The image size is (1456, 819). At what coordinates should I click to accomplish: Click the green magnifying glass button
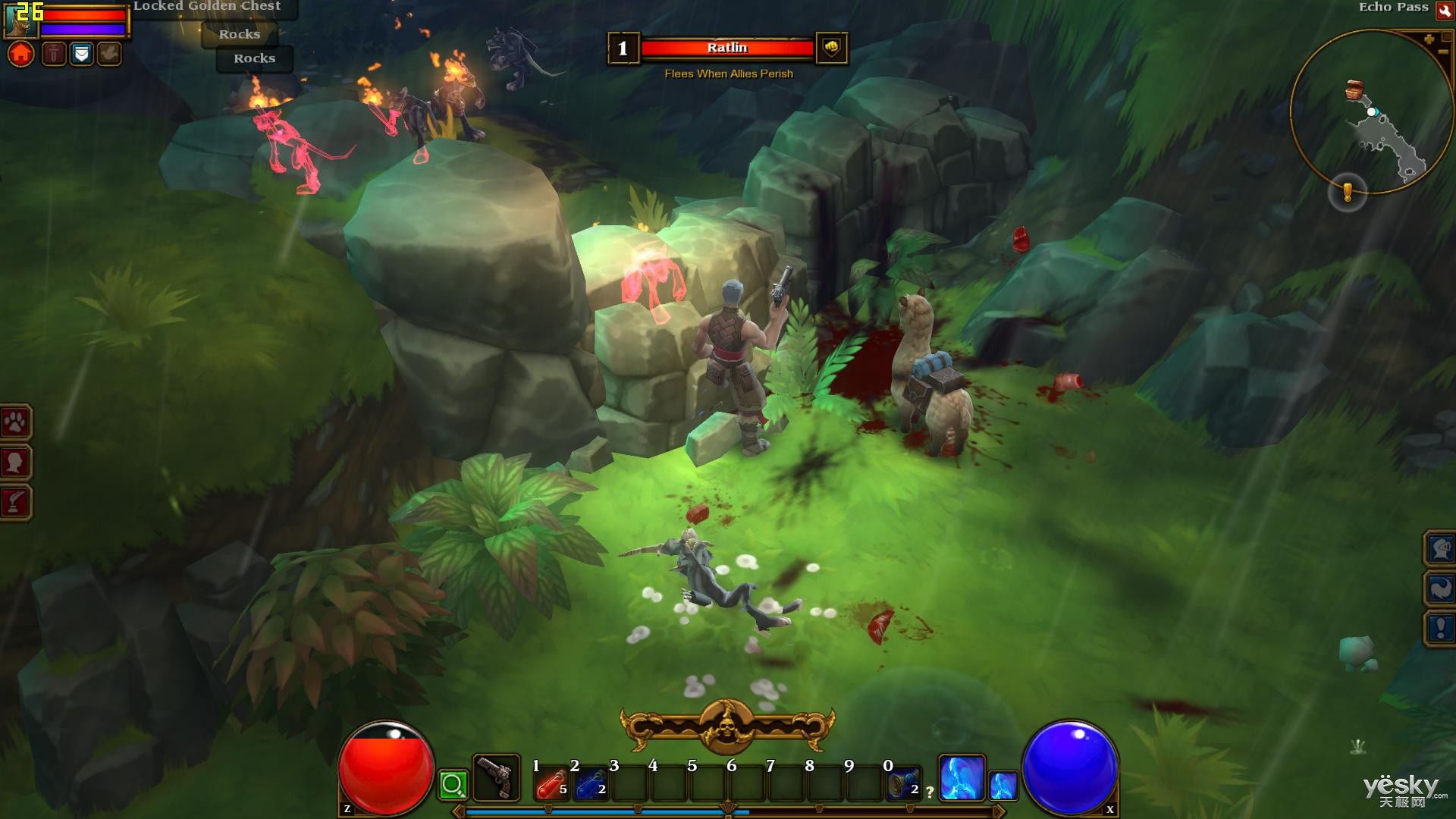click(x=453, y=784)
